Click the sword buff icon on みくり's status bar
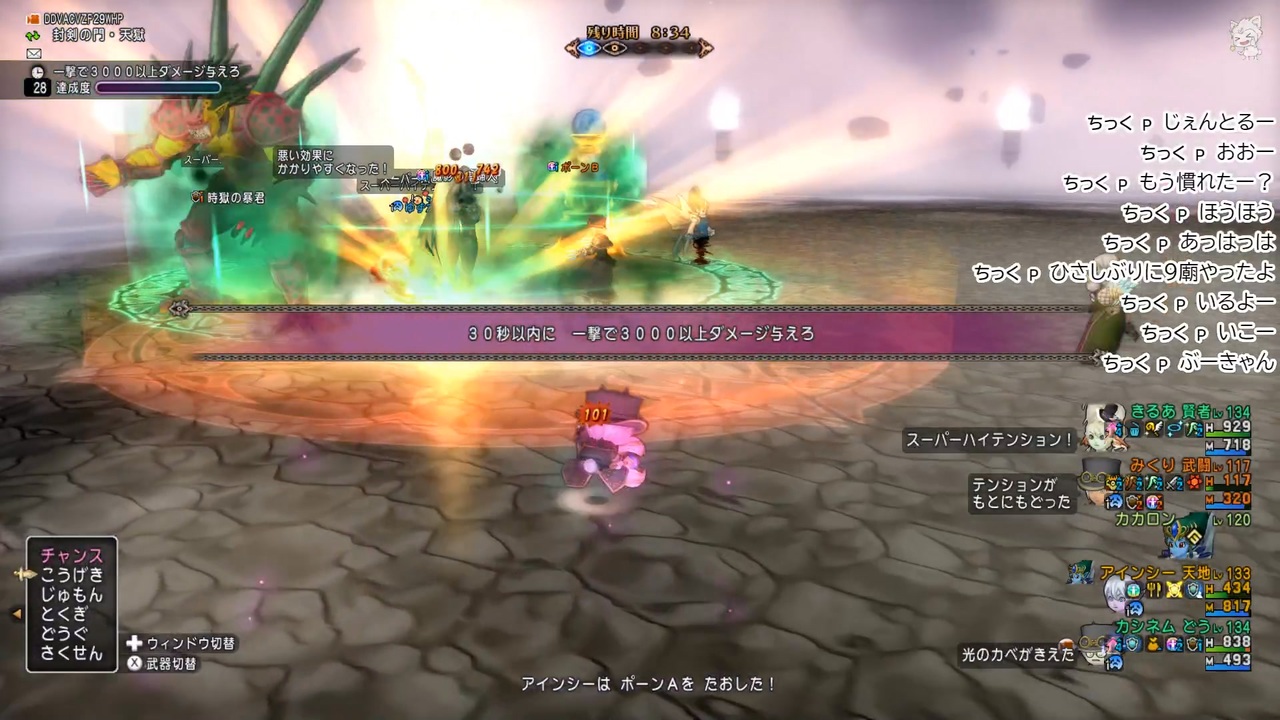This screenshot has height=720, width=1280. pyautogui.click(x=1172, y=482)
